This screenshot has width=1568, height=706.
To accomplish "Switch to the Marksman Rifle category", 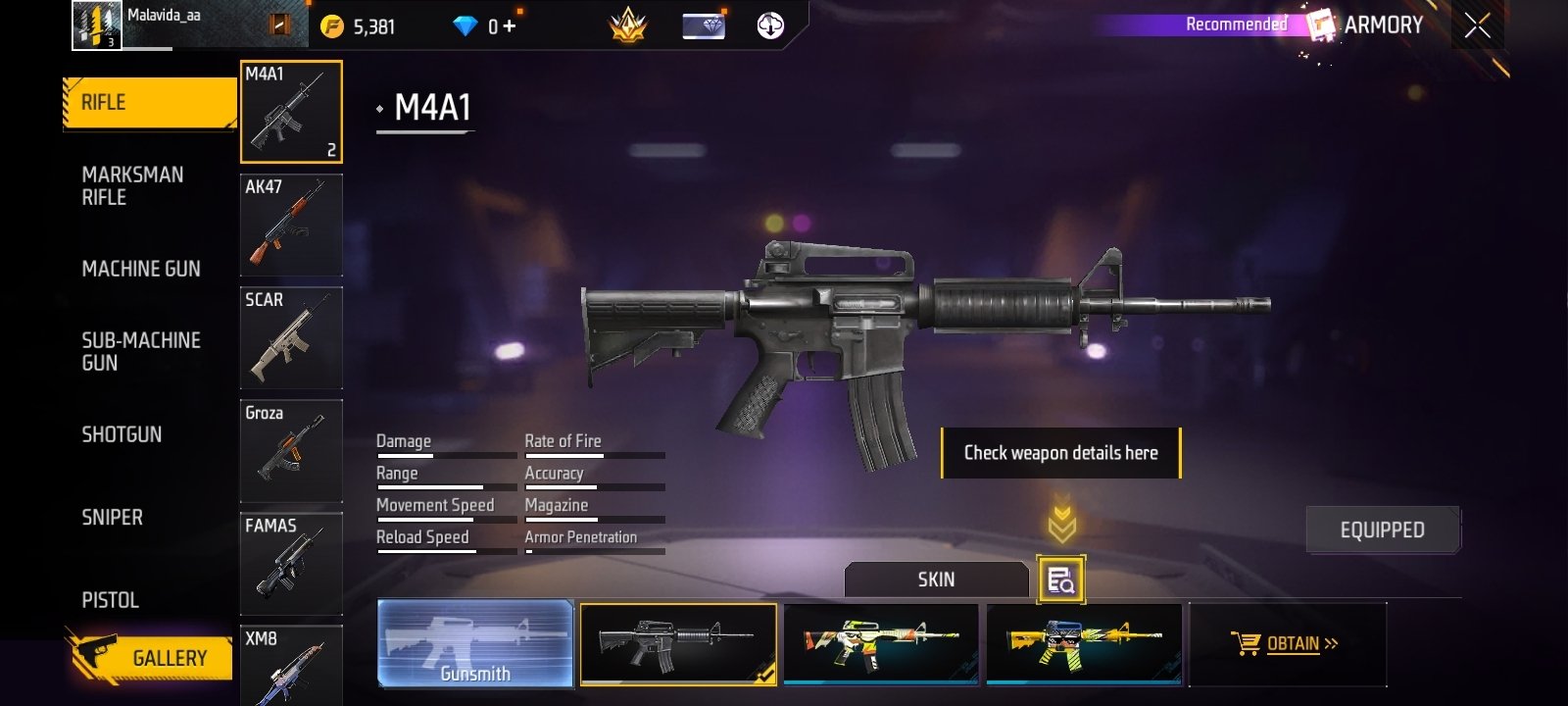I will (x=132, y=186).
